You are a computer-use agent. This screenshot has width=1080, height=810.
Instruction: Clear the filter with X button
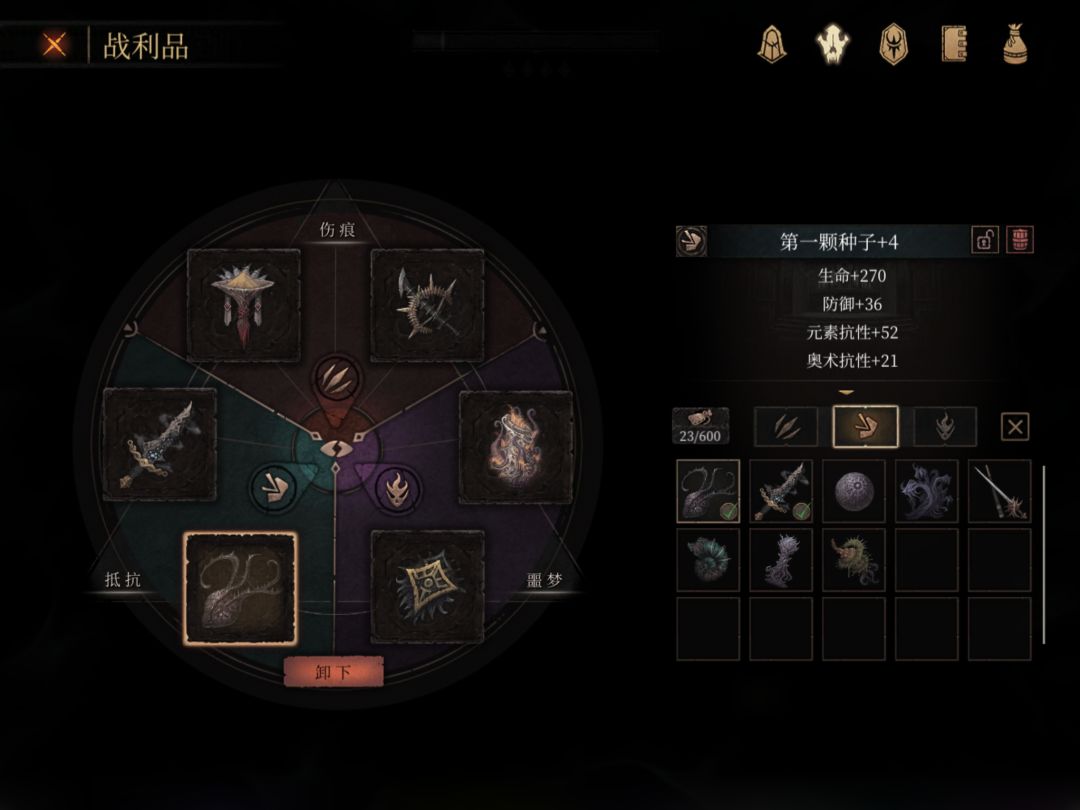pyautogui.click(x=1015, y=427)
